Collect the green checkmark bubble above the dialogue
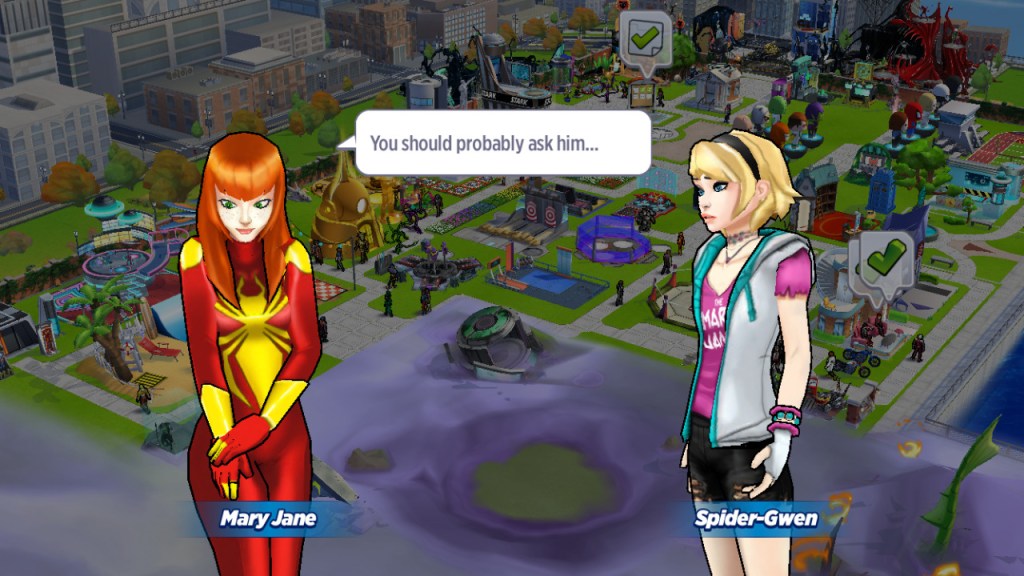The image size is (1024, 576). coord(642,40)
